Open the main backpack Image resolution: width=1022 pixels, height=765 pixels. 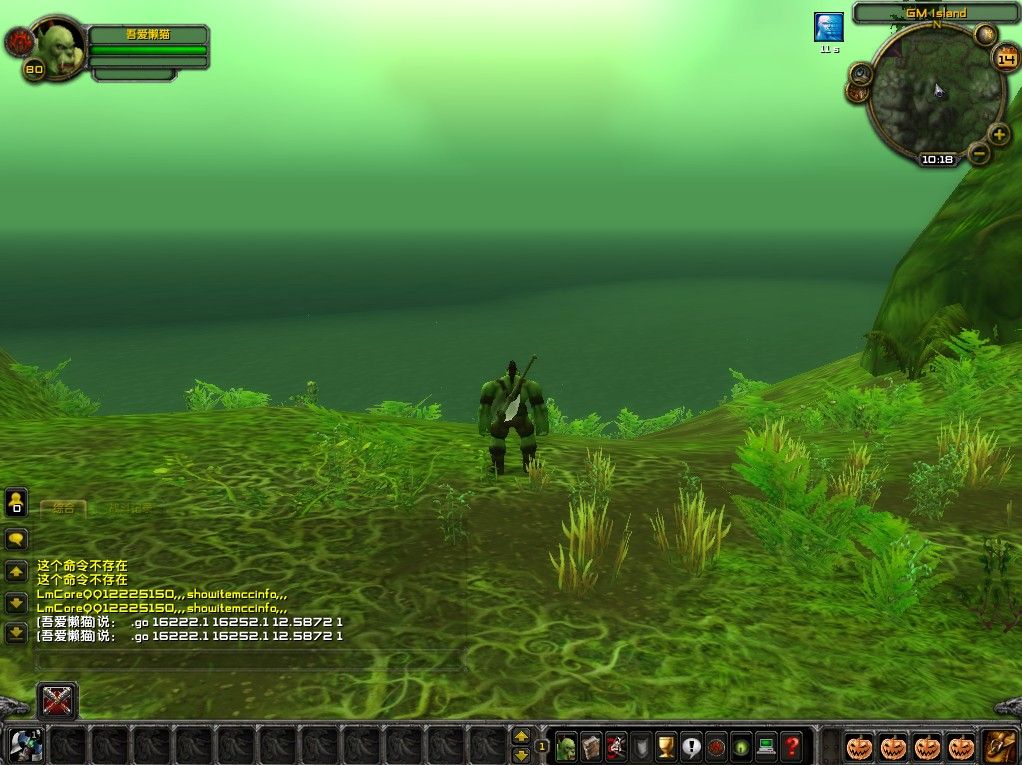[x=999, y=746]
